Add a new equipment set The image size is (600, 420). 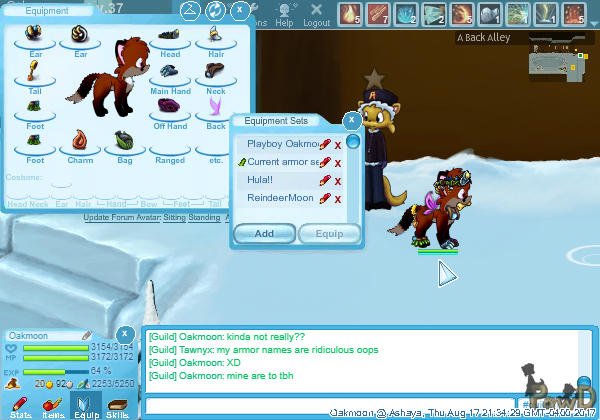pos(264,234)
